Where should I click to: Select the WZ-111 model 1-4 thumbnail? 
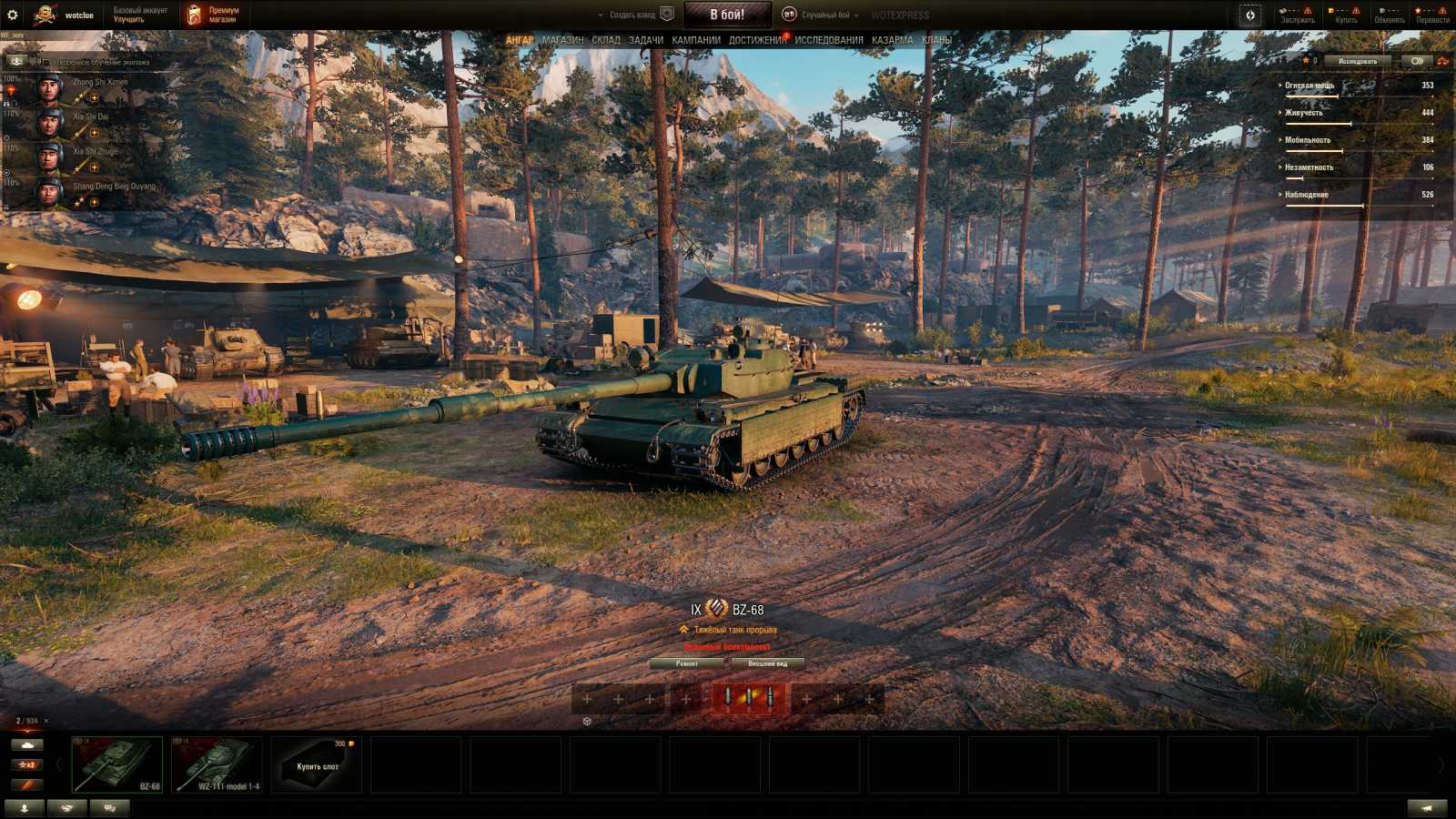(218, 763)
